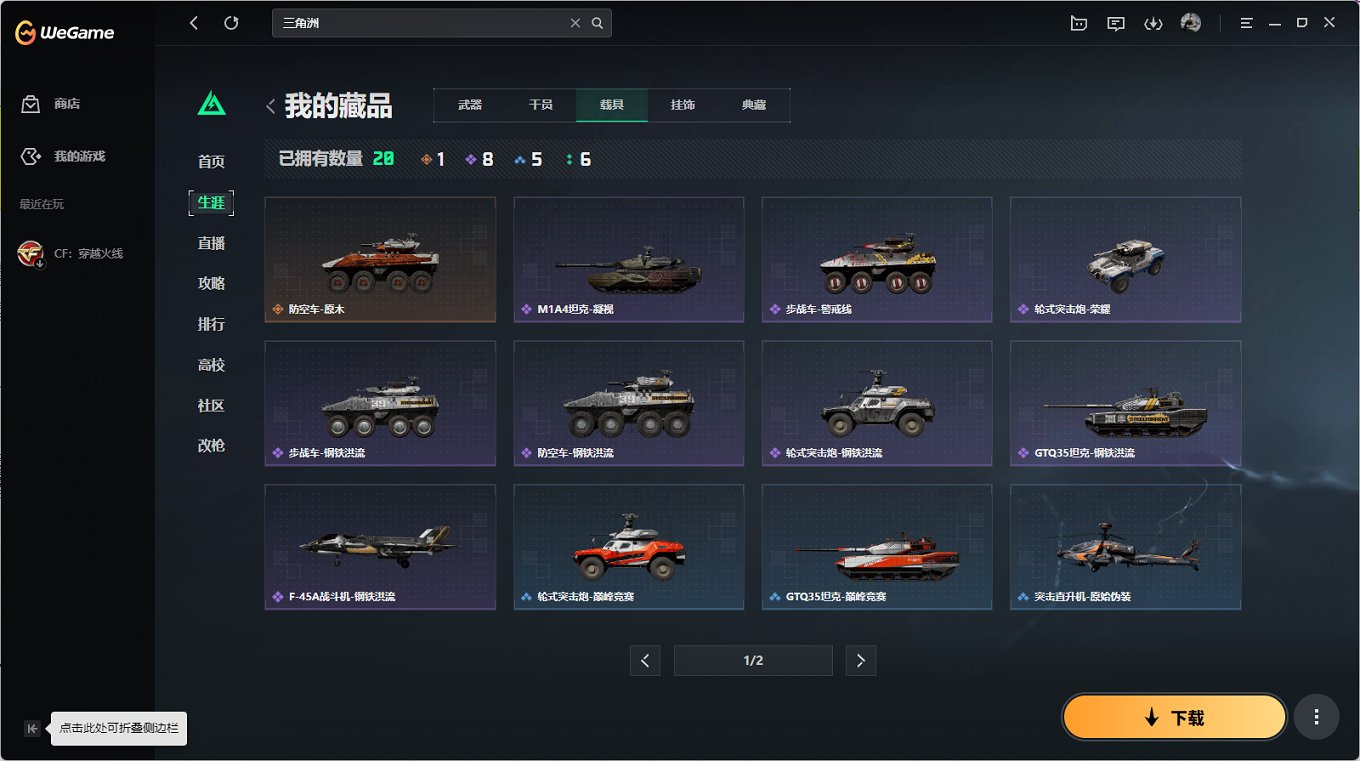Open your profile avatar
The image size is (1360, 761).
point(1190,22)
